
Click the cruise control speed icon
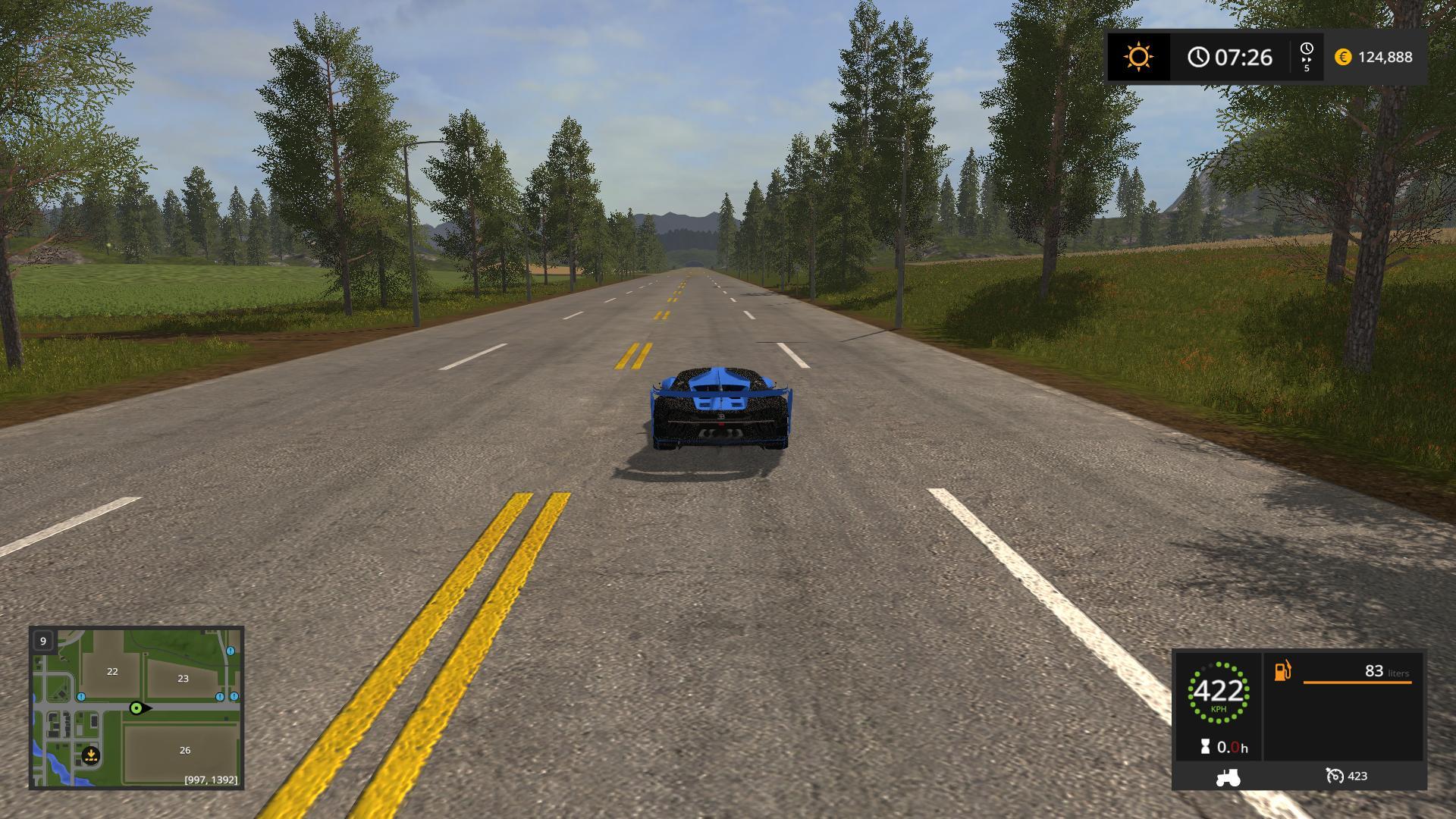pos(1334,776)
